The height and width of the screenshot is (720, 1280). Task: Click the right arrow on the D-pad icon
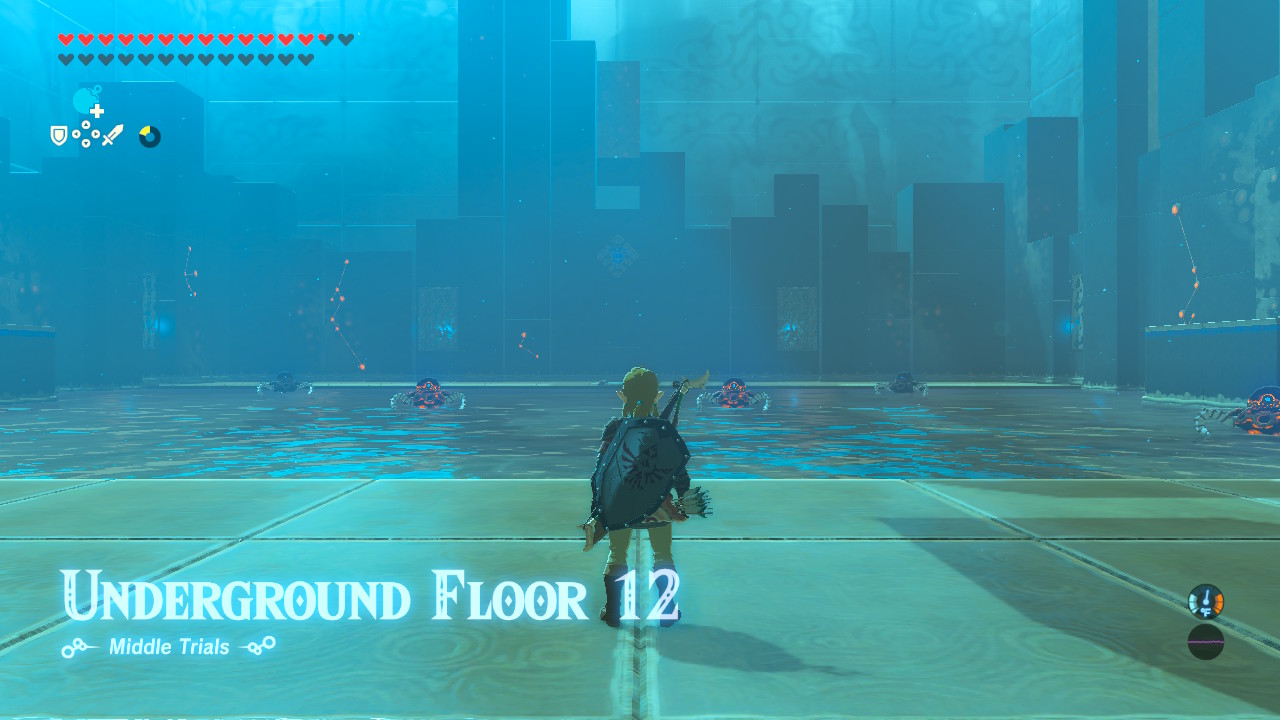[95, 133]
